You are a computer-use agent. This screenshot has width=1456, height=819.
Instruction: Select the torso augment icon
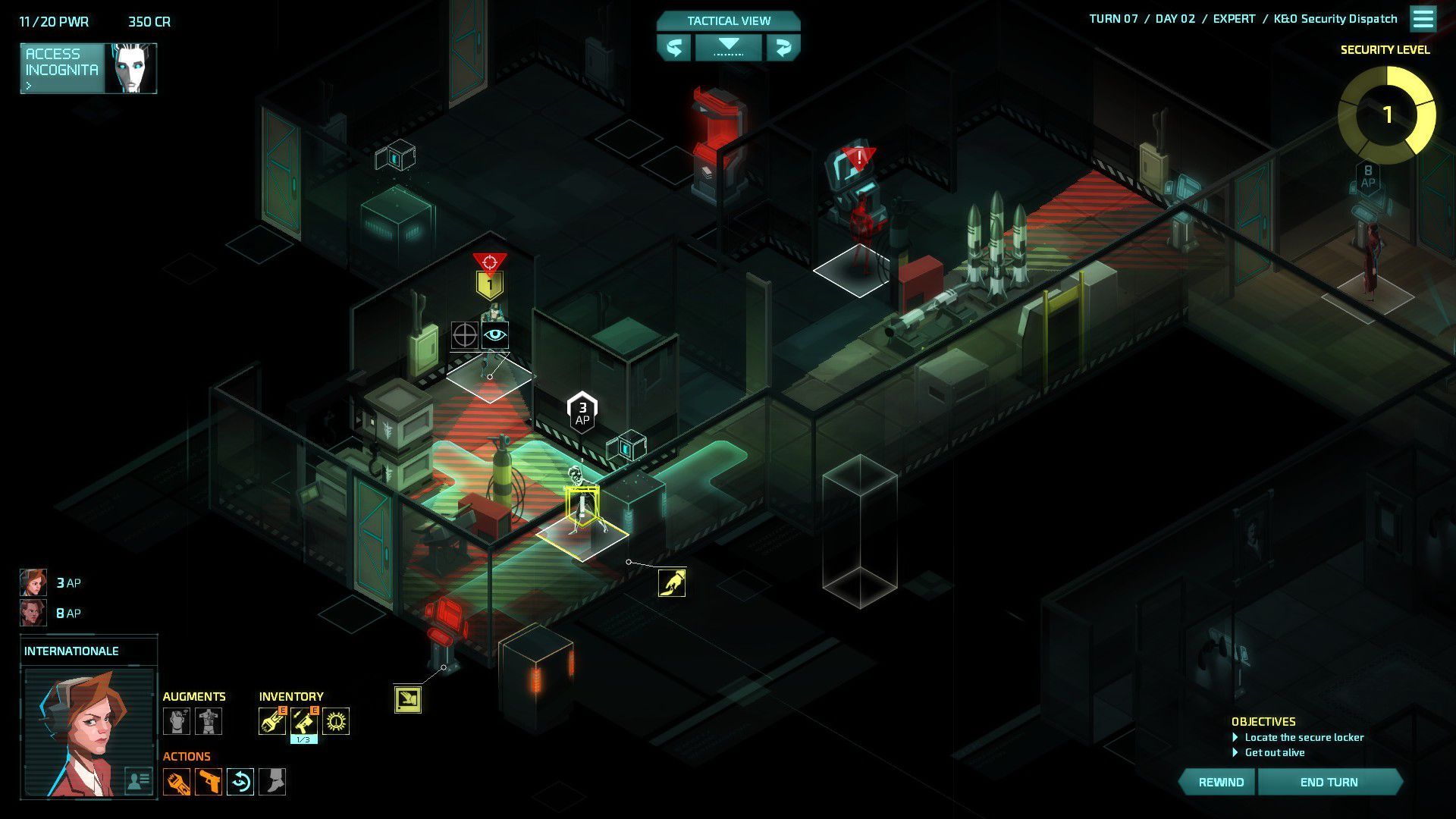209,721
